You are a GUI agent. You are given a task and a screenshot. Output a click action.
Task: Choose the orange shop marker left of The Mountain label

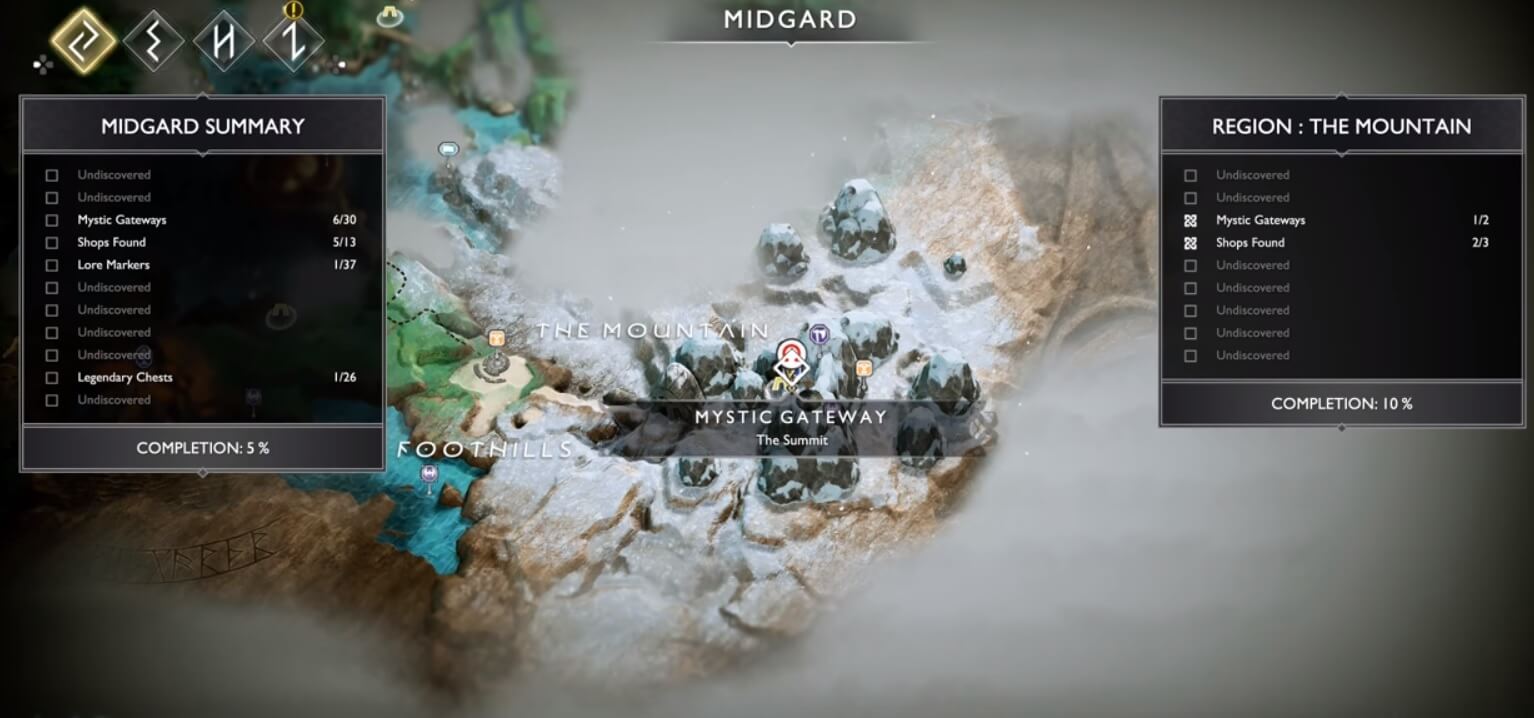tap(495, 339)
